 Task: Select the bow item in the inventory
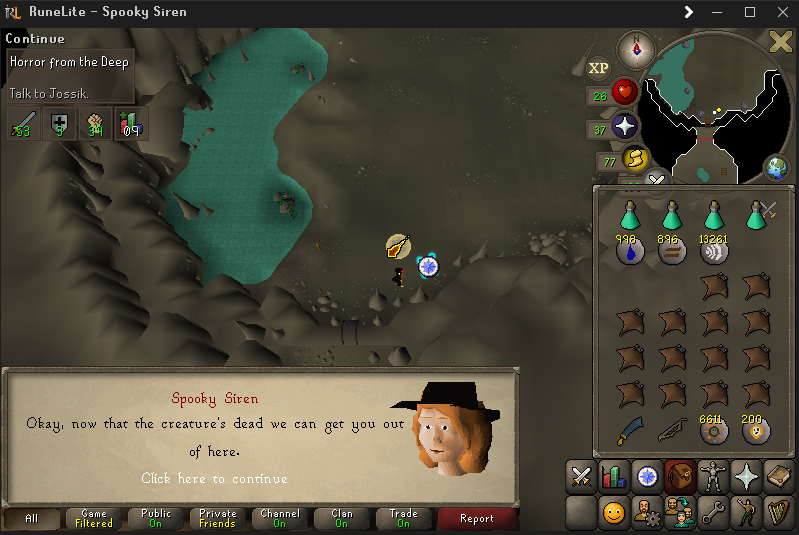(x=671, y=431)
